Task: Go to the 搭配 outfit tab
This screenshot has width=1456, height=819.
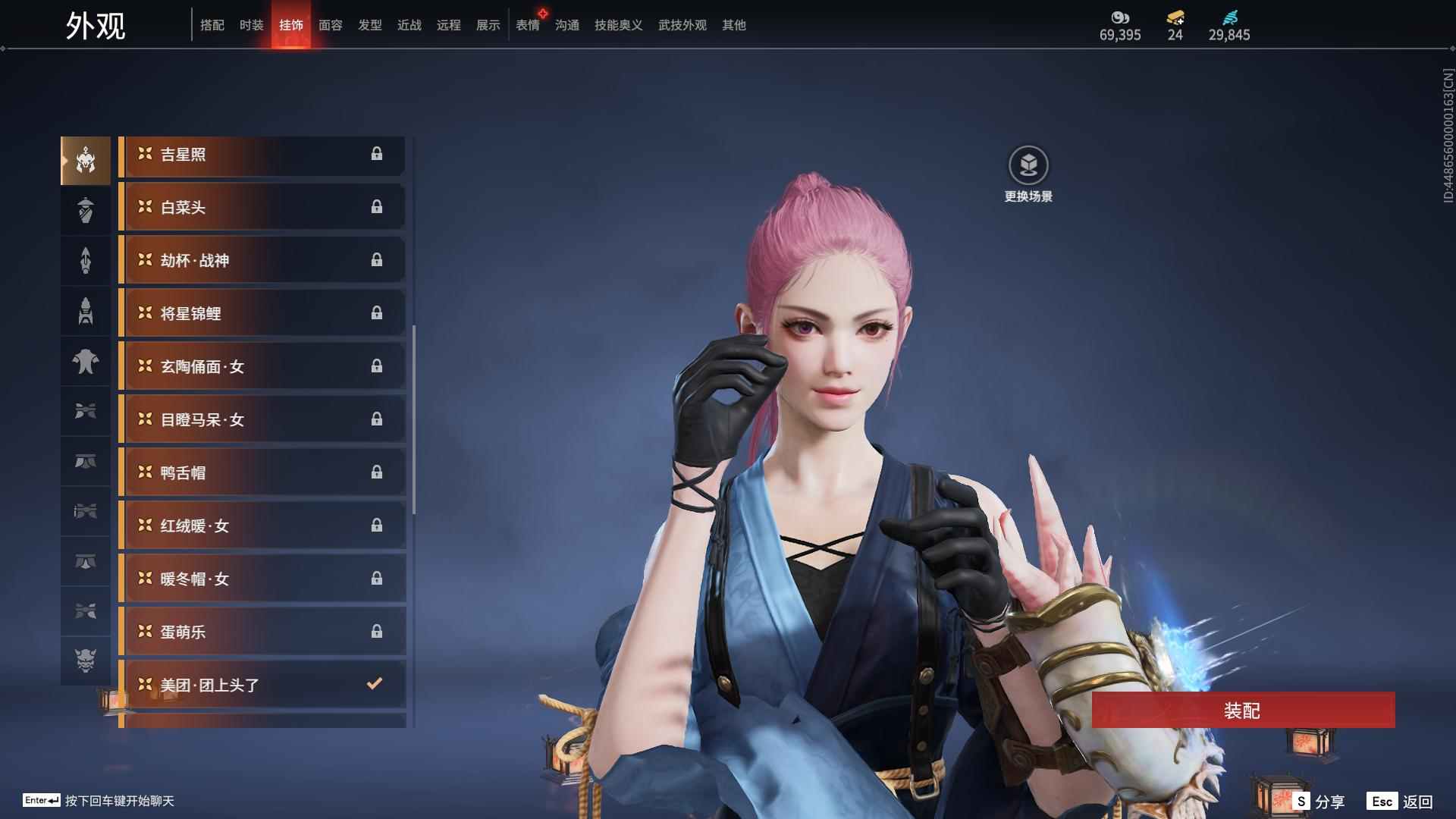Action: pos(212,25)
